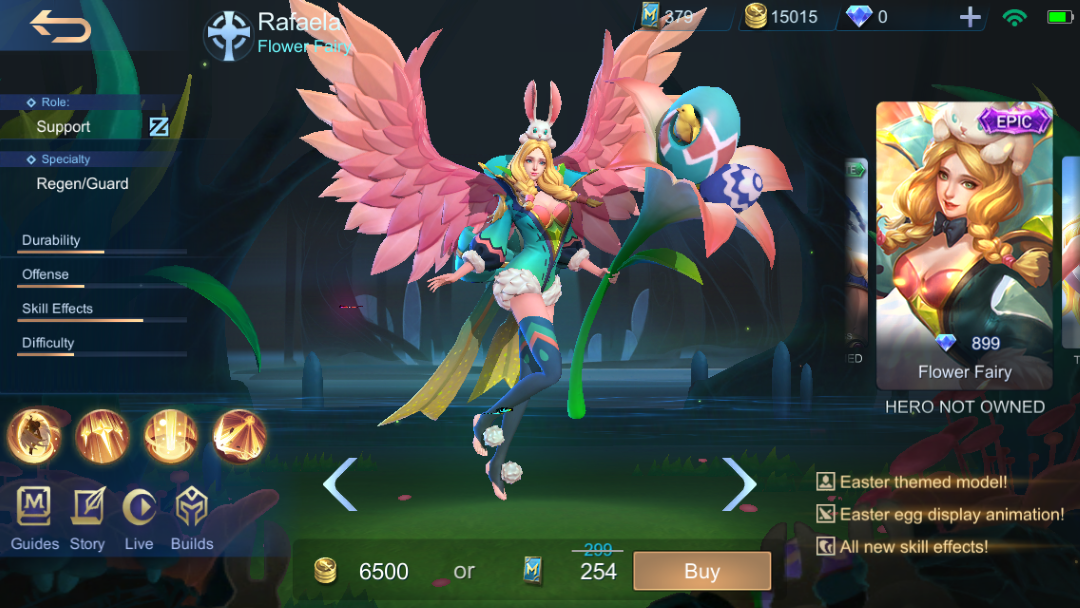1080x608 pixels.
Task: Watch Live streams for this hero
Action: [139, 518]
